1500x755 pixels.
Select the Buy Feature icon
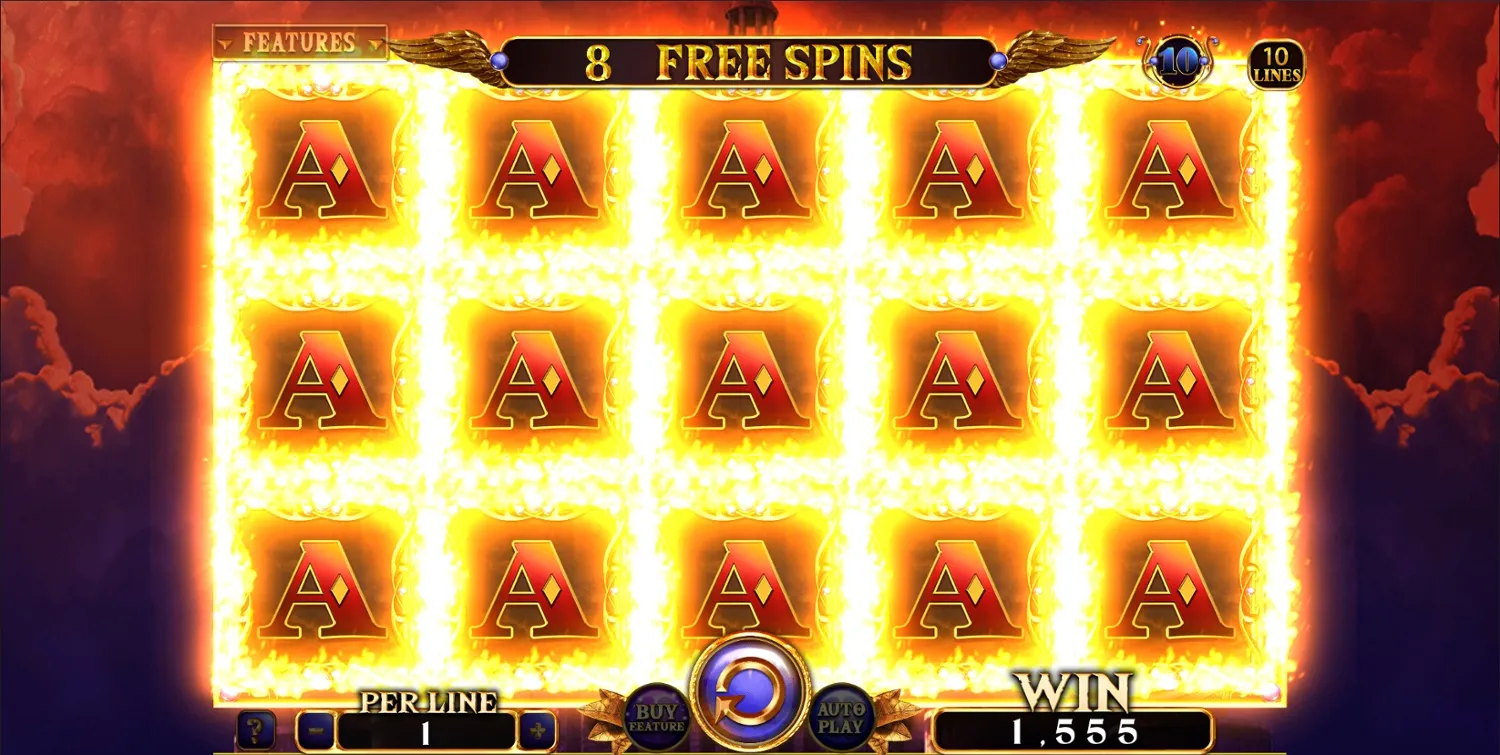(655, 715)
